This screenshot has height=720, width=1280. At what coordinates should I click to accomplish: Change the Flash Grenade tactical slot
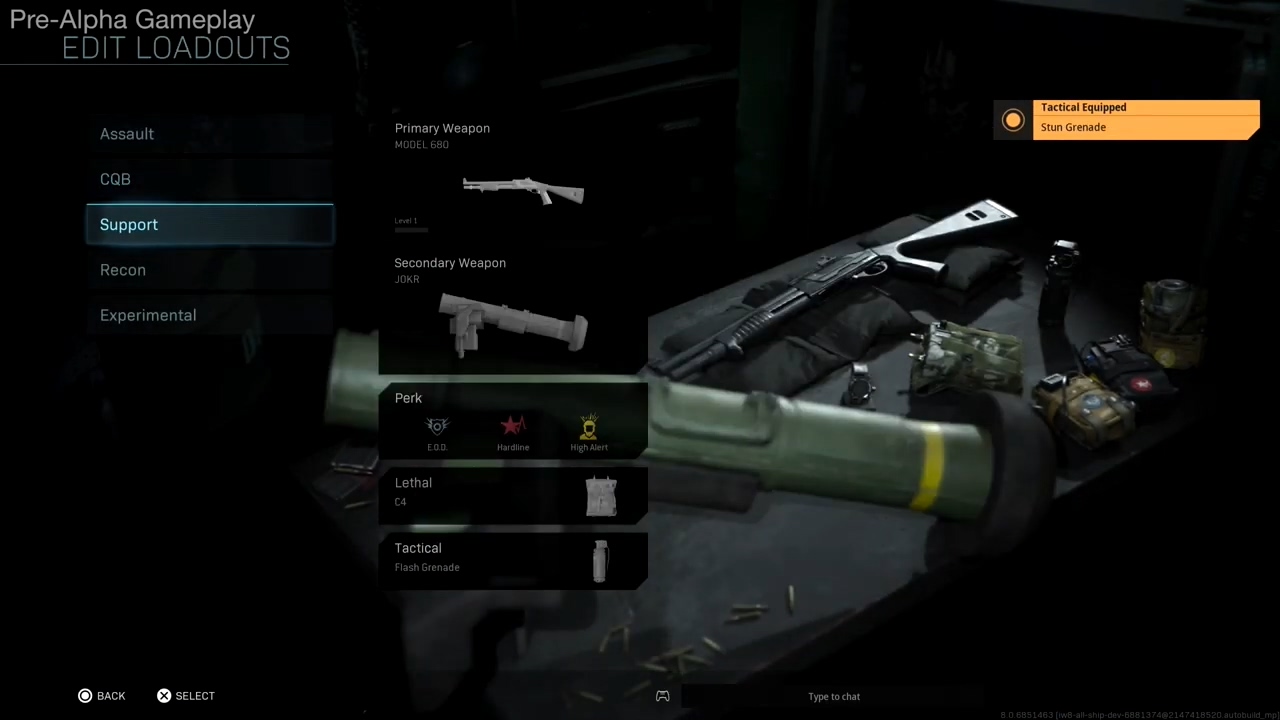513,559
